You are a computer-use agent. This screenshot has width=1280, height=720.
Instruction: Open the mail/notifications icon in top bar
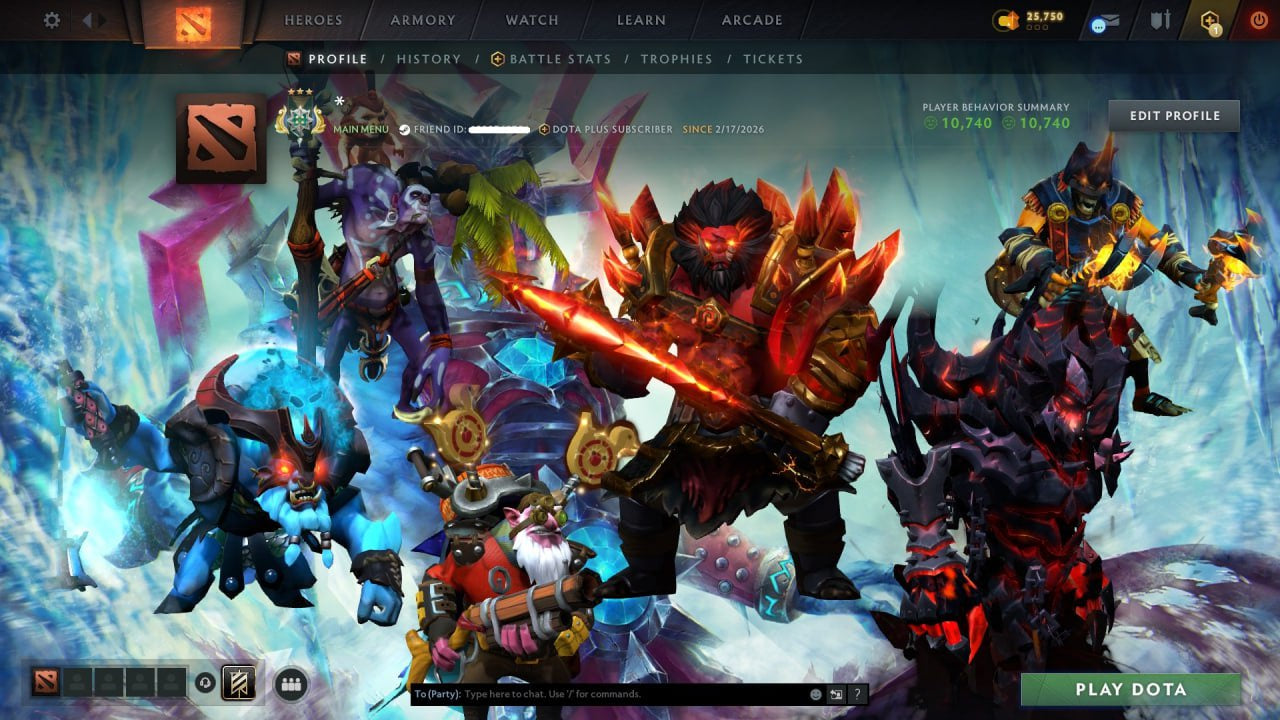(1108, 20)
